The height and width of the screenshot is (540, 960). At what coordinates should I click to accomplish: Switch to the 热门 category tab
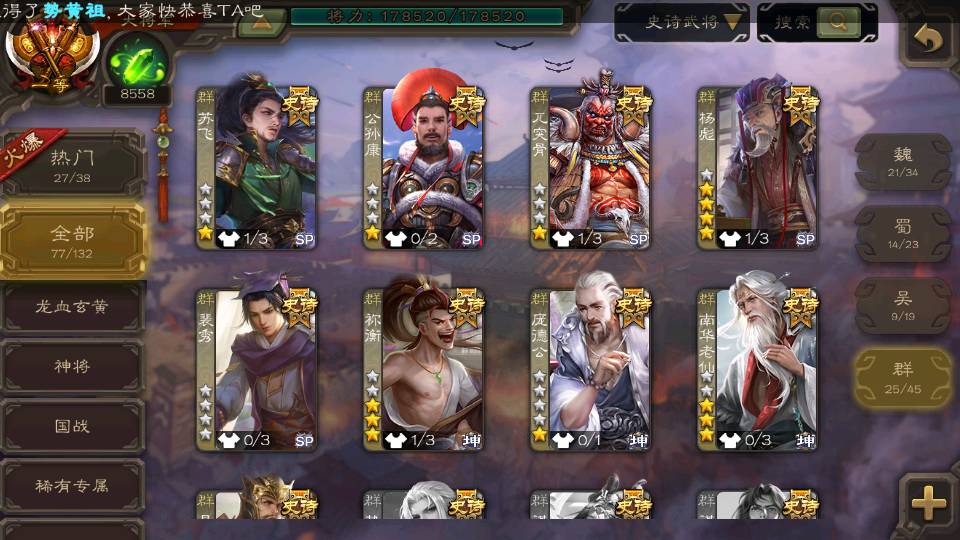(72, 164)
